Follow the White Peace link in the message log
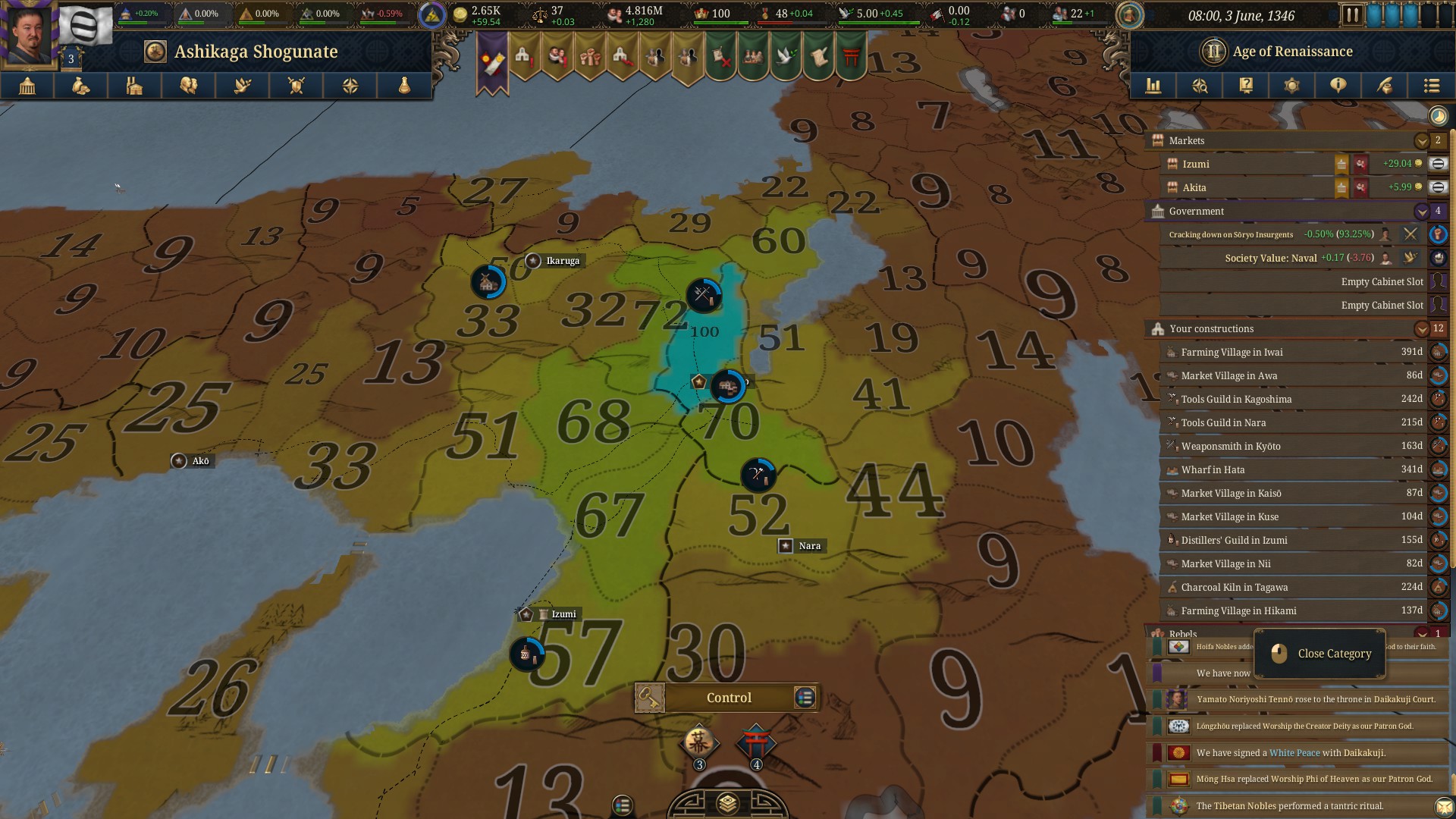This screenshot has width=1456, height=819. click(x=1294, y=752)
